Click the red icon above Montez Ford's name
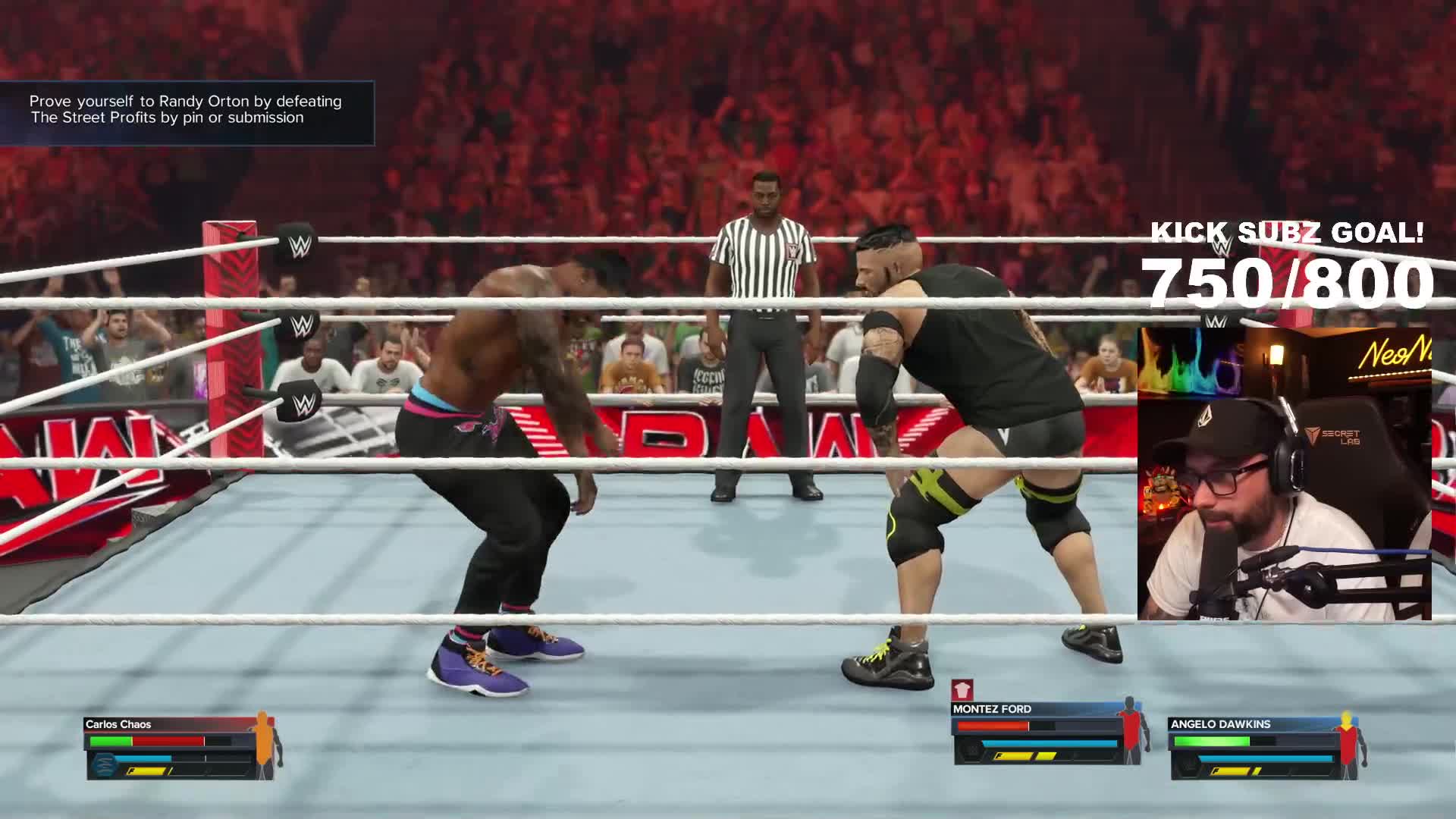This screenshot has height=819, width=1456. tap(962, 690)
